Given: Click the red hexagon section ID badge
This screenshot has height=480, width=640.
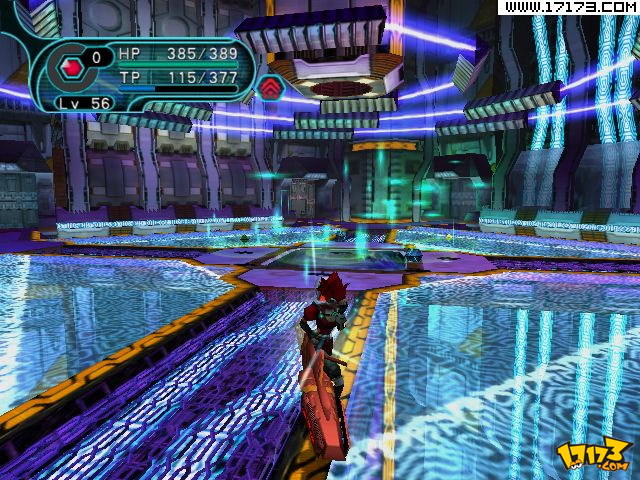Looking at the screenshot, I should 72,68.
